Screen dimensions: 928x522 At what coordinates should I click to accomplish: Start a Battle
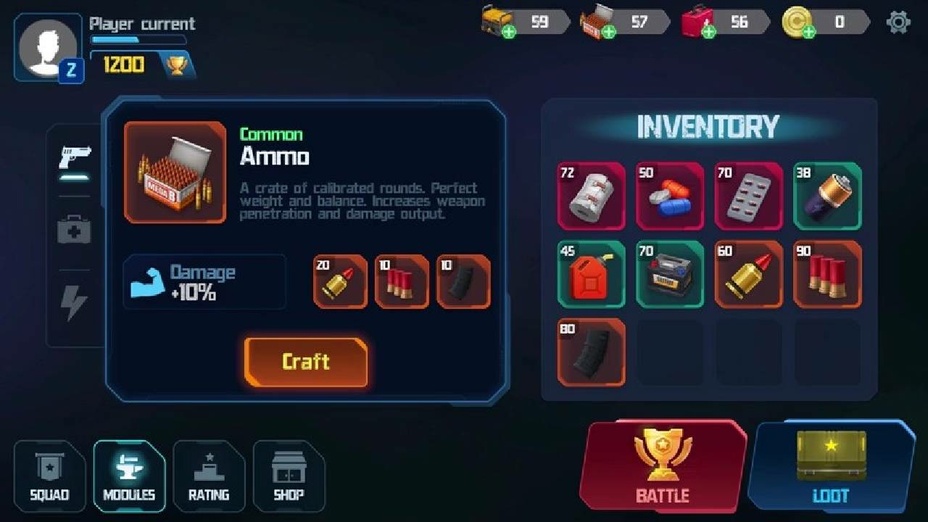[x=662, y=465]
